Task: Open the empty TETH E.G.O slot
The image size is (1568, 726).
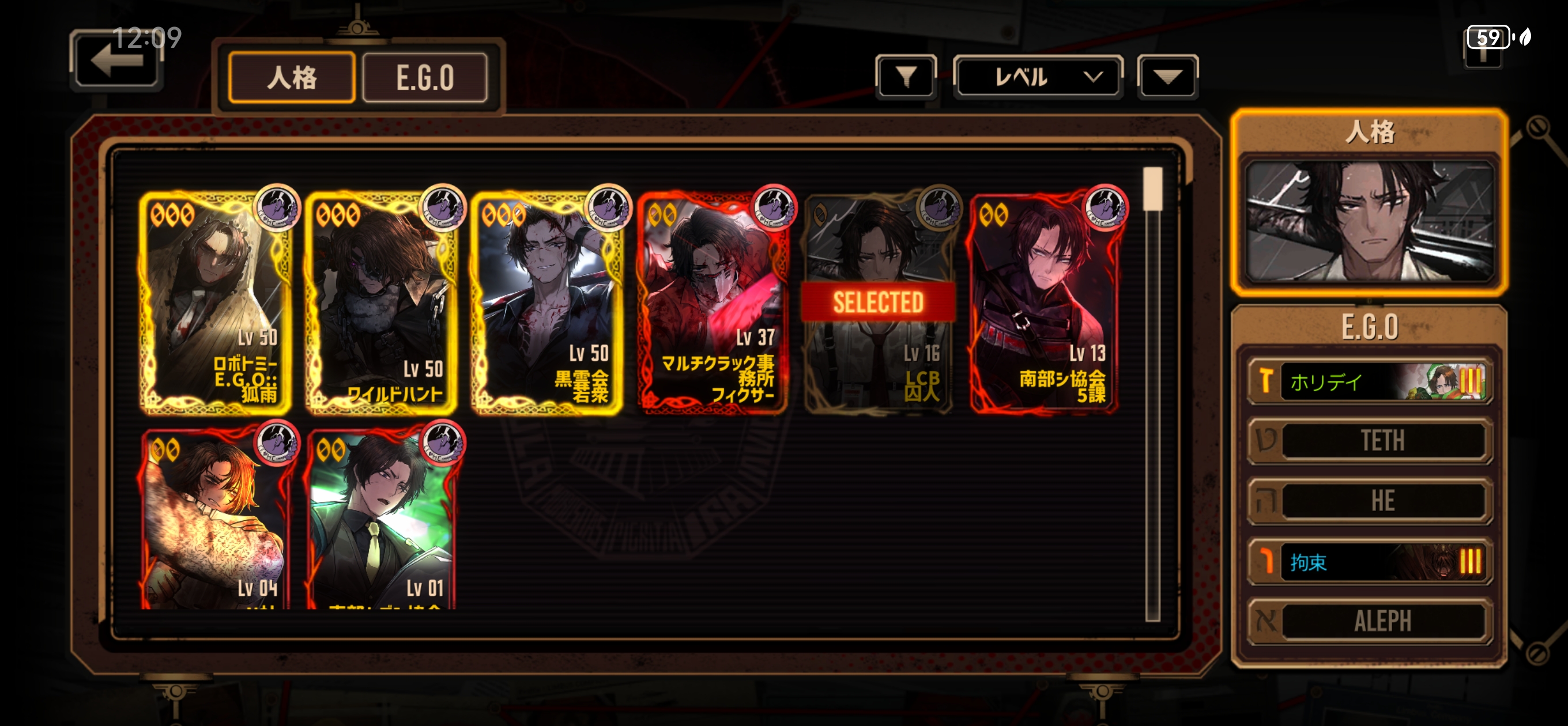Action: pyautogui.click(x=1370, y=441)
